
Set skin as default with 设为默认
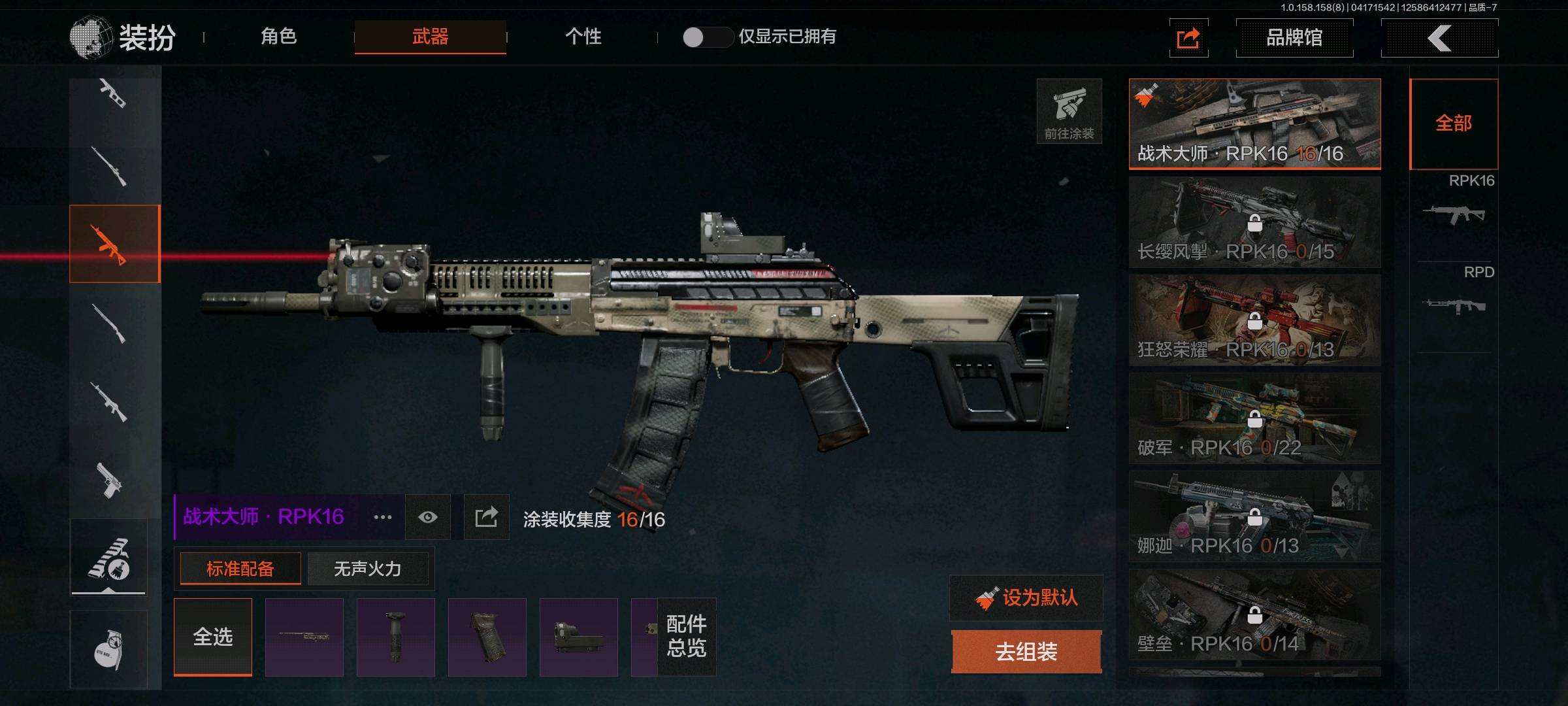coord(1026,597)
